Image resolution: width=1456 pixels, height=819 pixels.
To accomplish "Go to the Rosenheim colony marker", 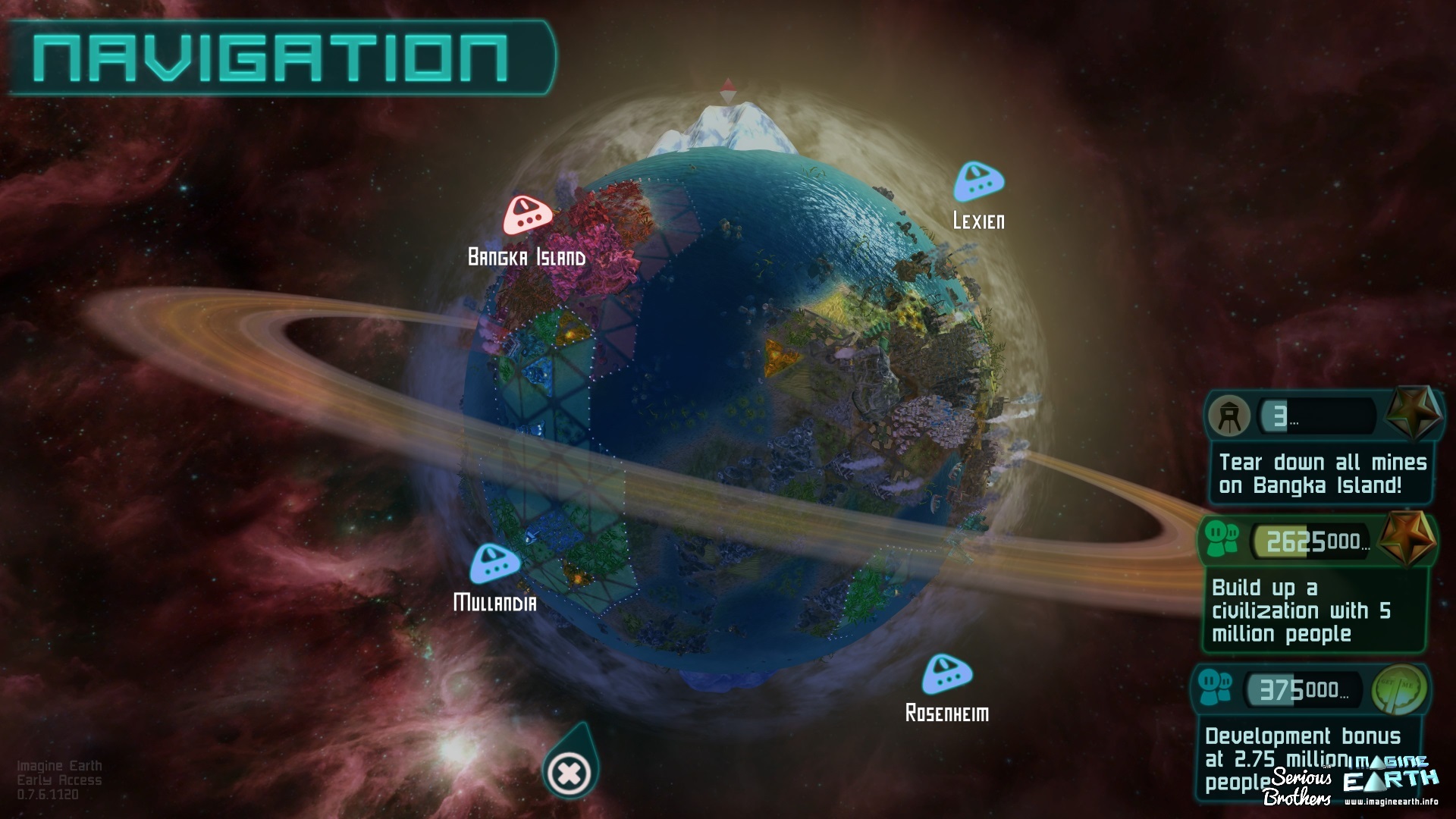I will (x=947, y=674).
